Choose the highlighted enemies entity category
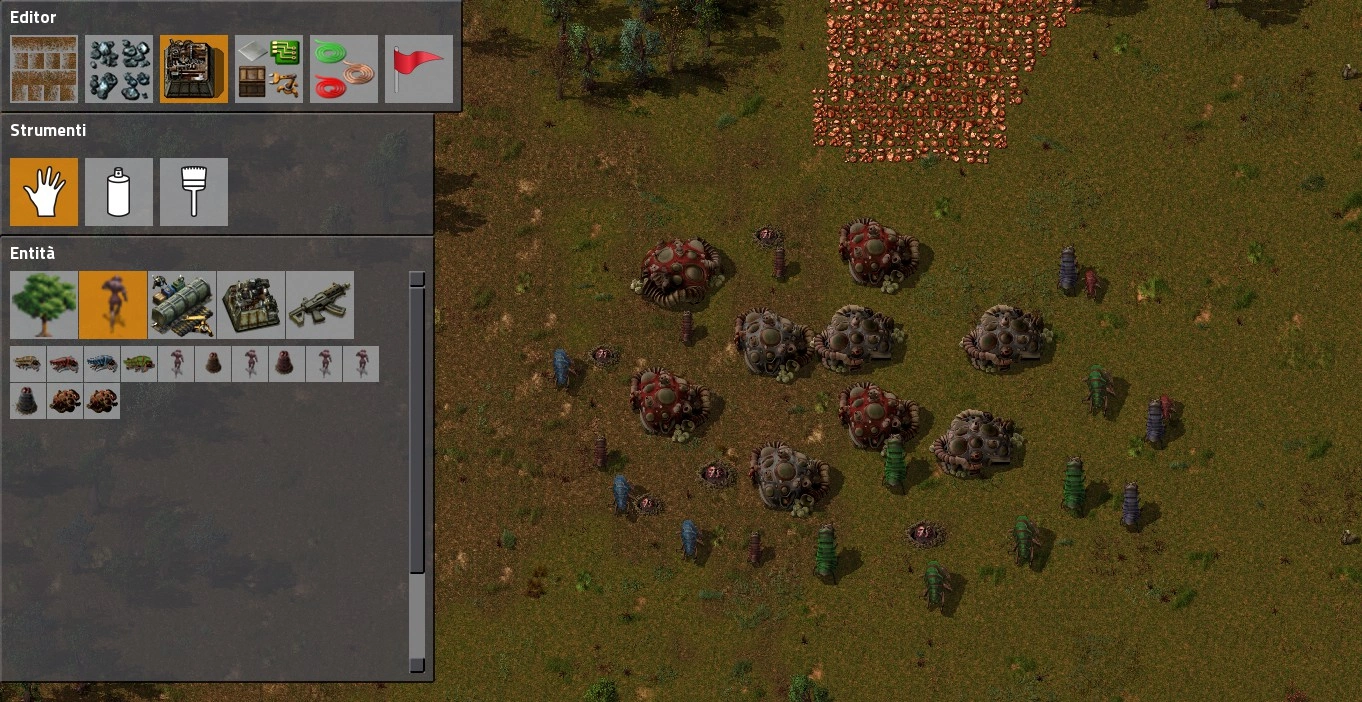1362x702 pixels. [113, 305]
